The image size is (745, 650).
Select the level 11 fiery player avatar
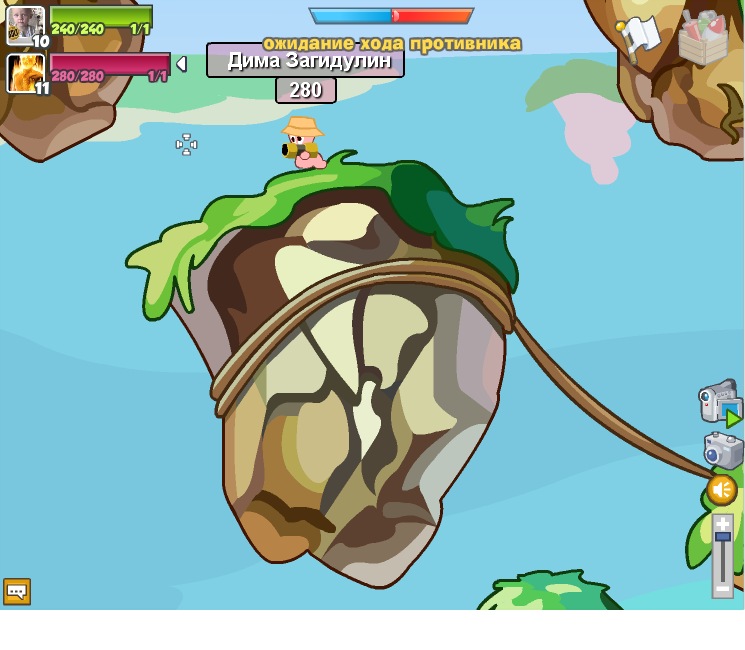pos(25,73)
